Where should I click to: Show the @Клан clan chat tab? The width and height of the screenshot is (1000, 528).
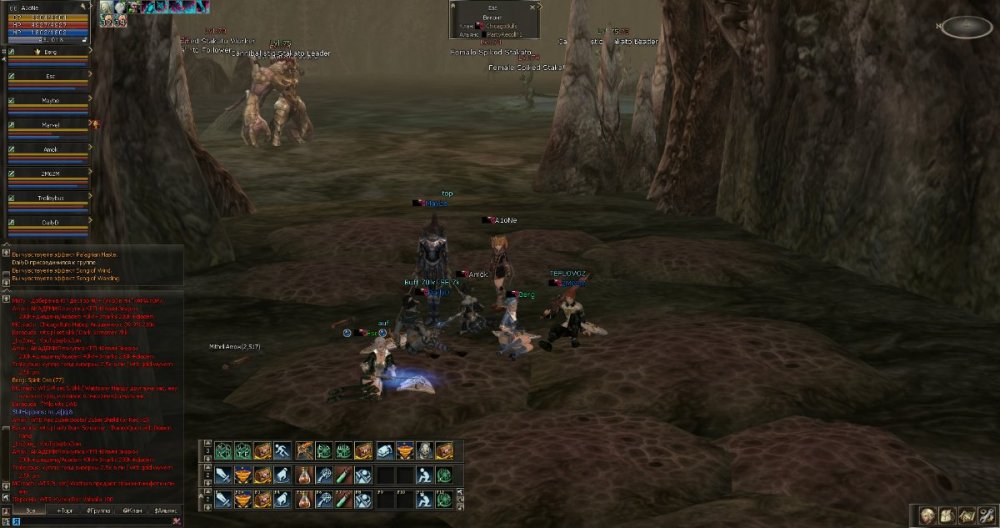pyautogui.click(x=131, y=511)
